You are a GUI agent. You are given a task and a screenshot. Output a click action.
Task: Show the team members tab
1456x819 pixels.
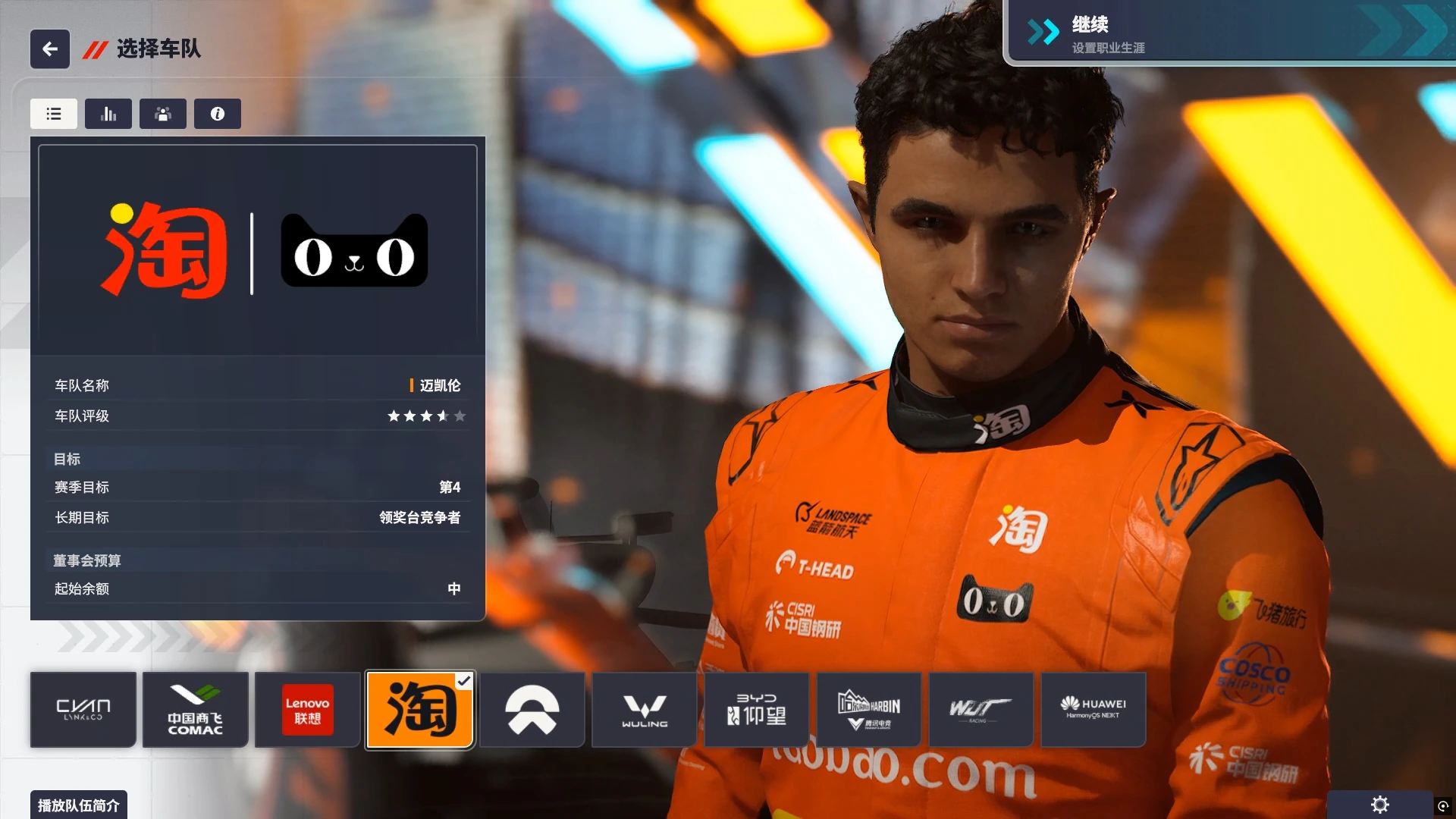coord(163,114)
